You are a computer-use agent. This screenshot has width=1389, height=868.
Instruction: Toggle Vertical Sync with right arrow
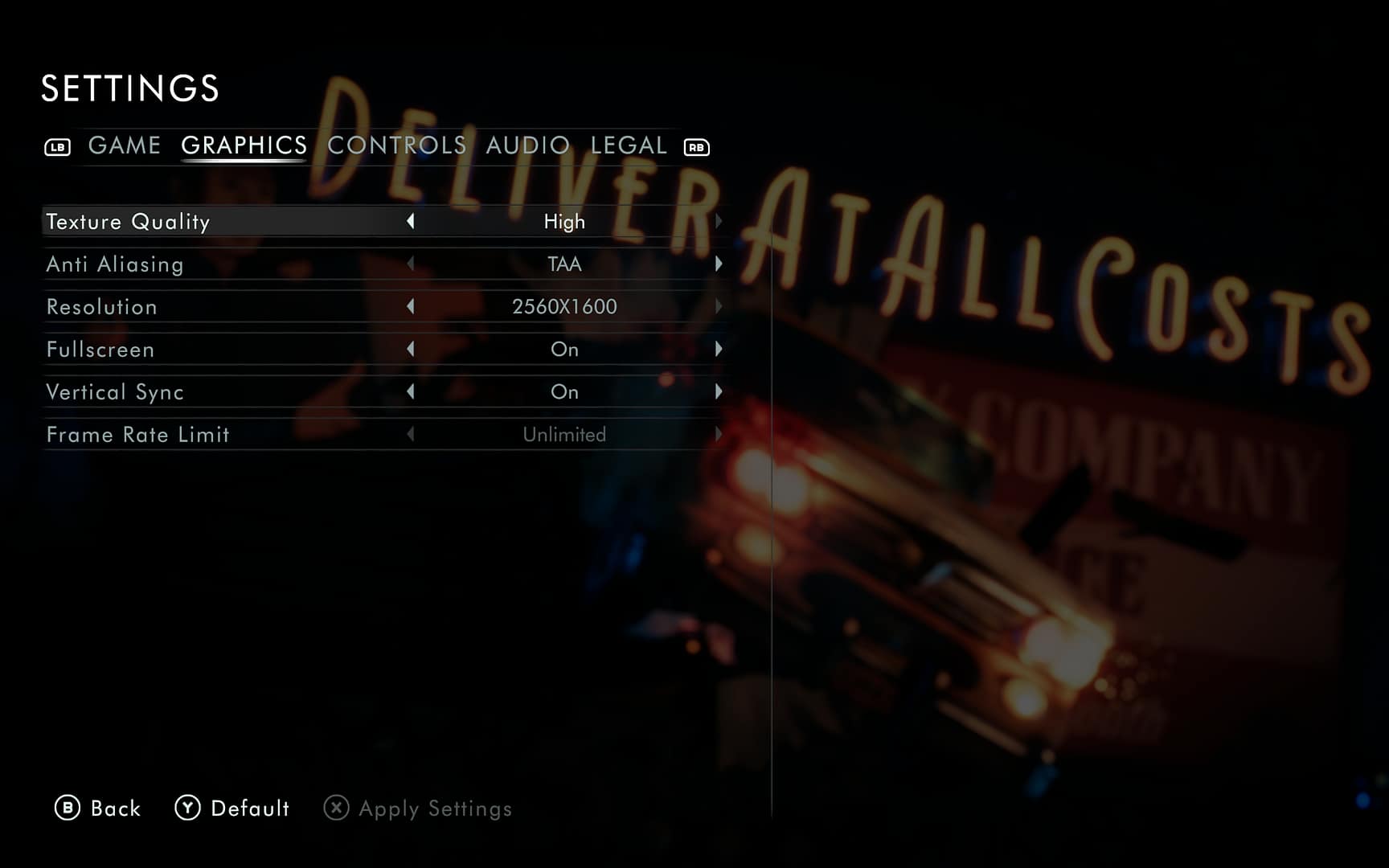[718, 391]
